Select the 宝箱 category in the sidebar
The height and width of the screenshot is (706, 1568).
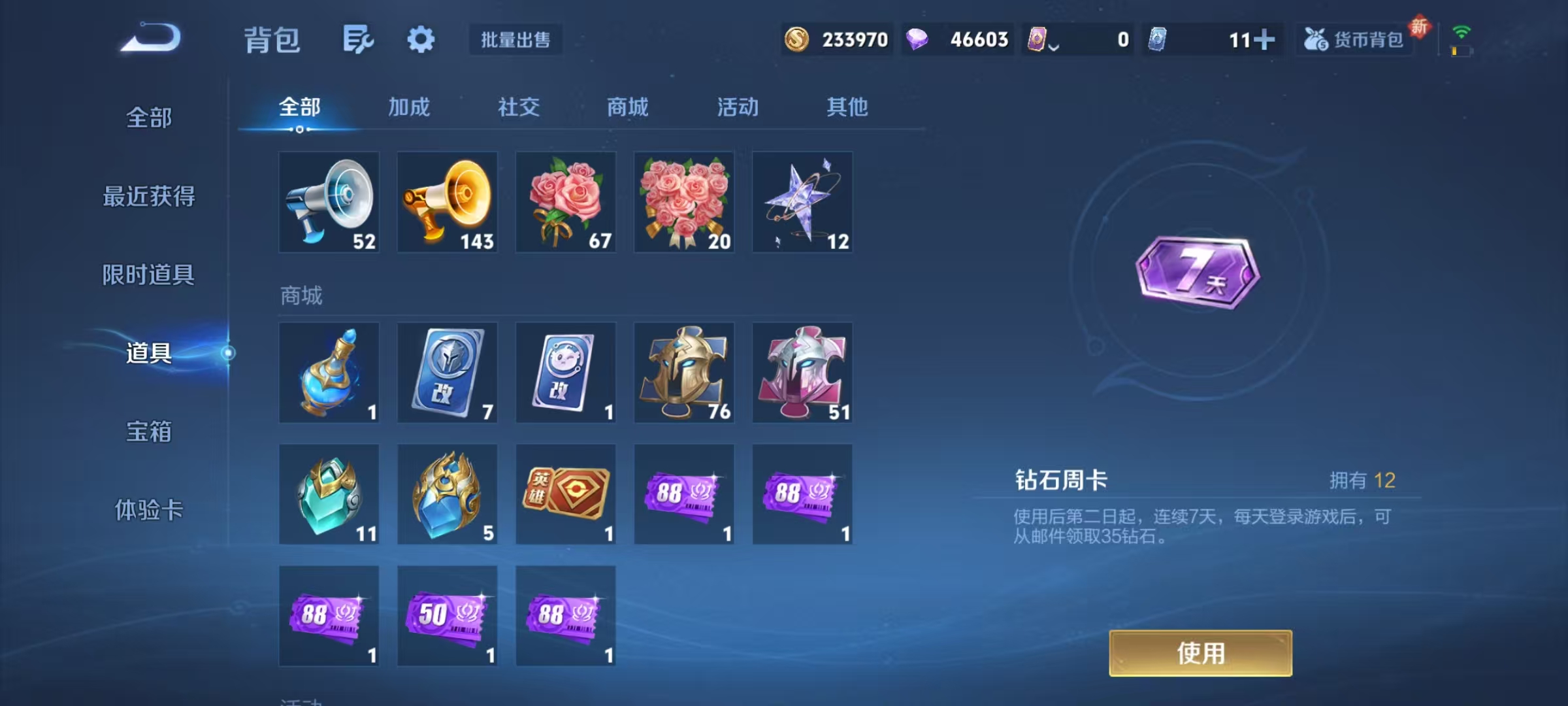click(149, 431)
